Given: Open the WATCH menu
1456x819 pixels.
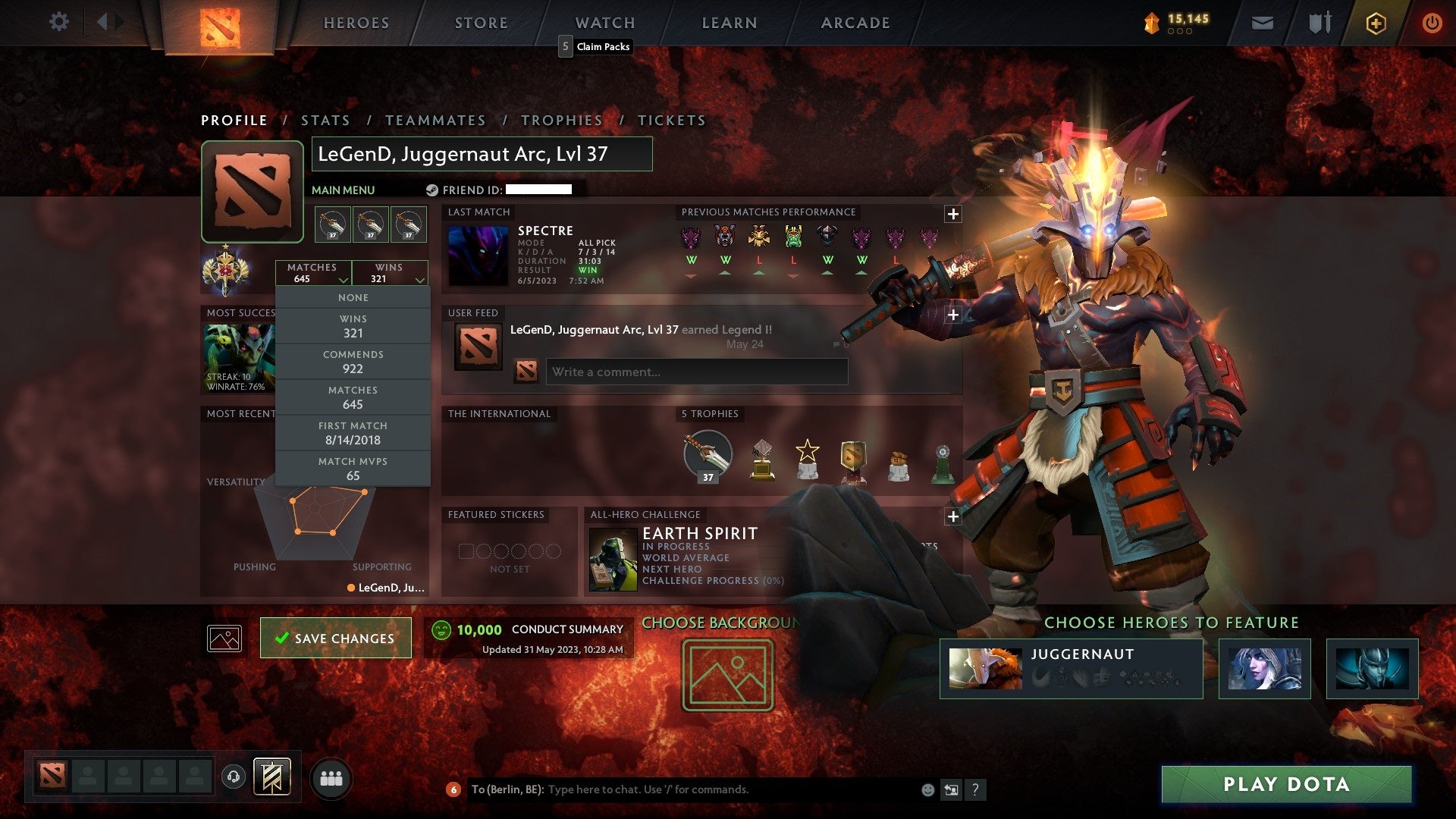Looking at the screenshot, I should click(604, 23).
